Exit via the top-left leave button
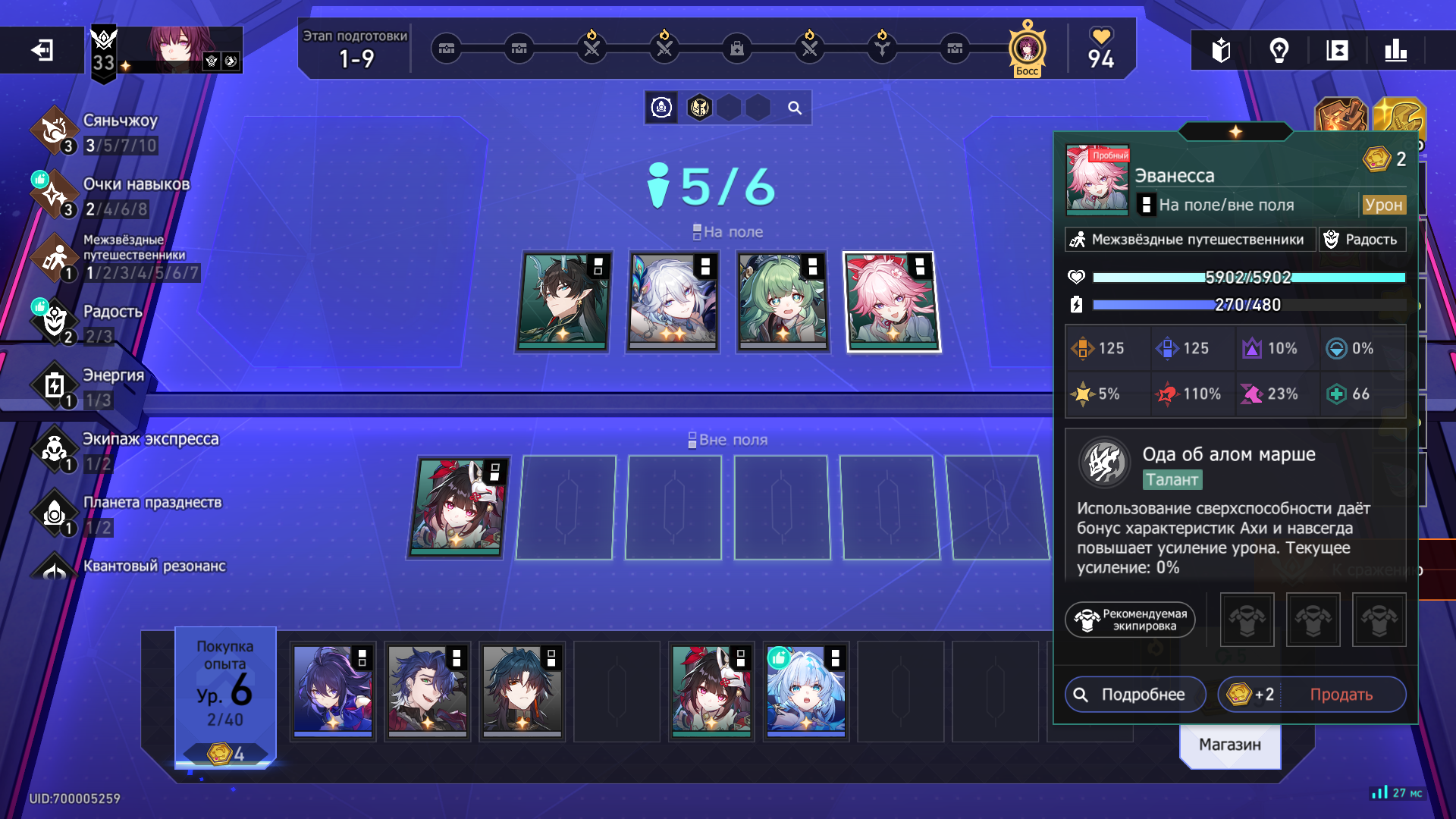The width and height of the screenshot is (1456, 819). coord(42,51)
